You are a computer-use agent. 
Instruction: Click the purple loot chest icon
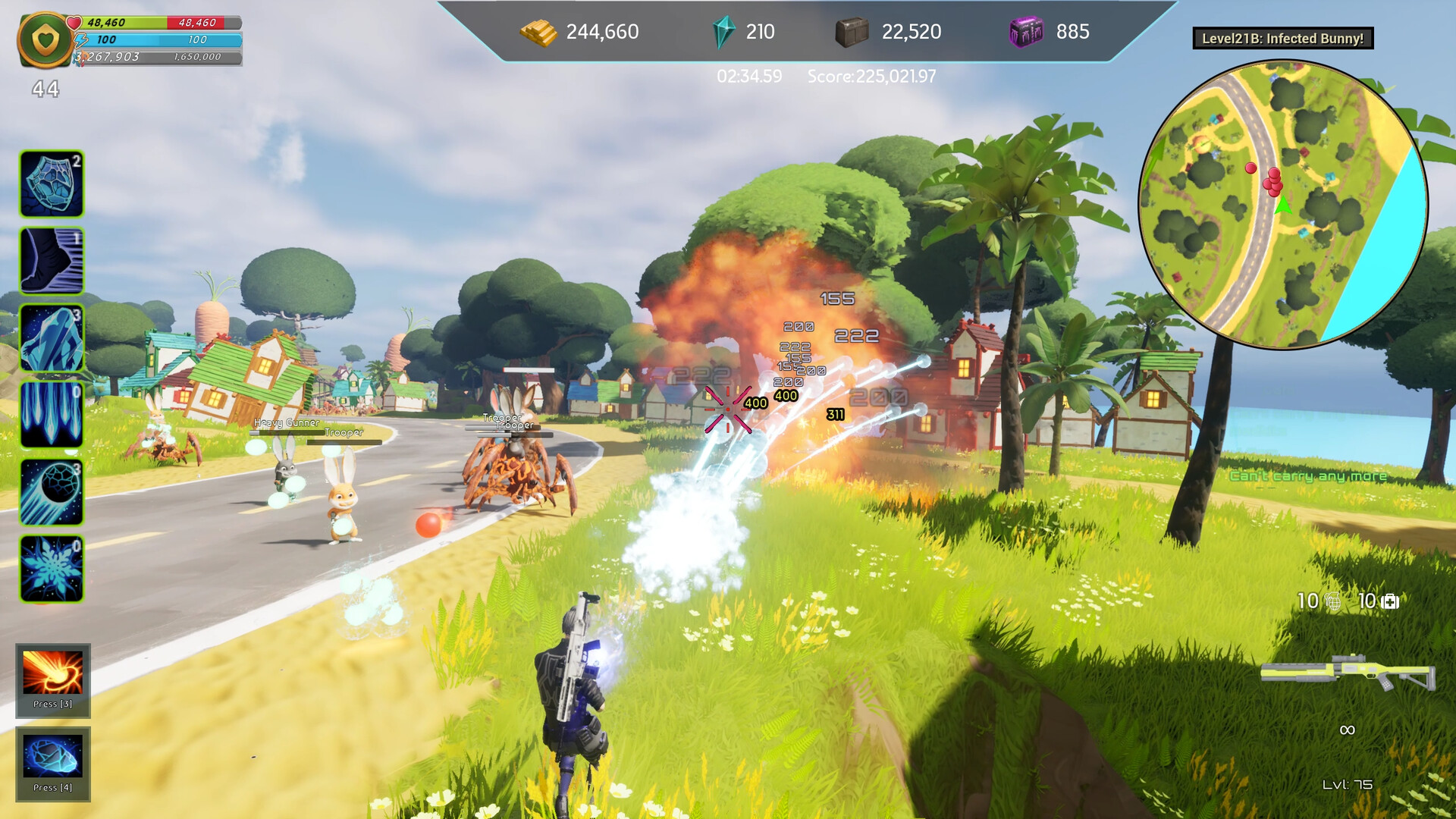pyautogui.click(x=1026, y=33)
